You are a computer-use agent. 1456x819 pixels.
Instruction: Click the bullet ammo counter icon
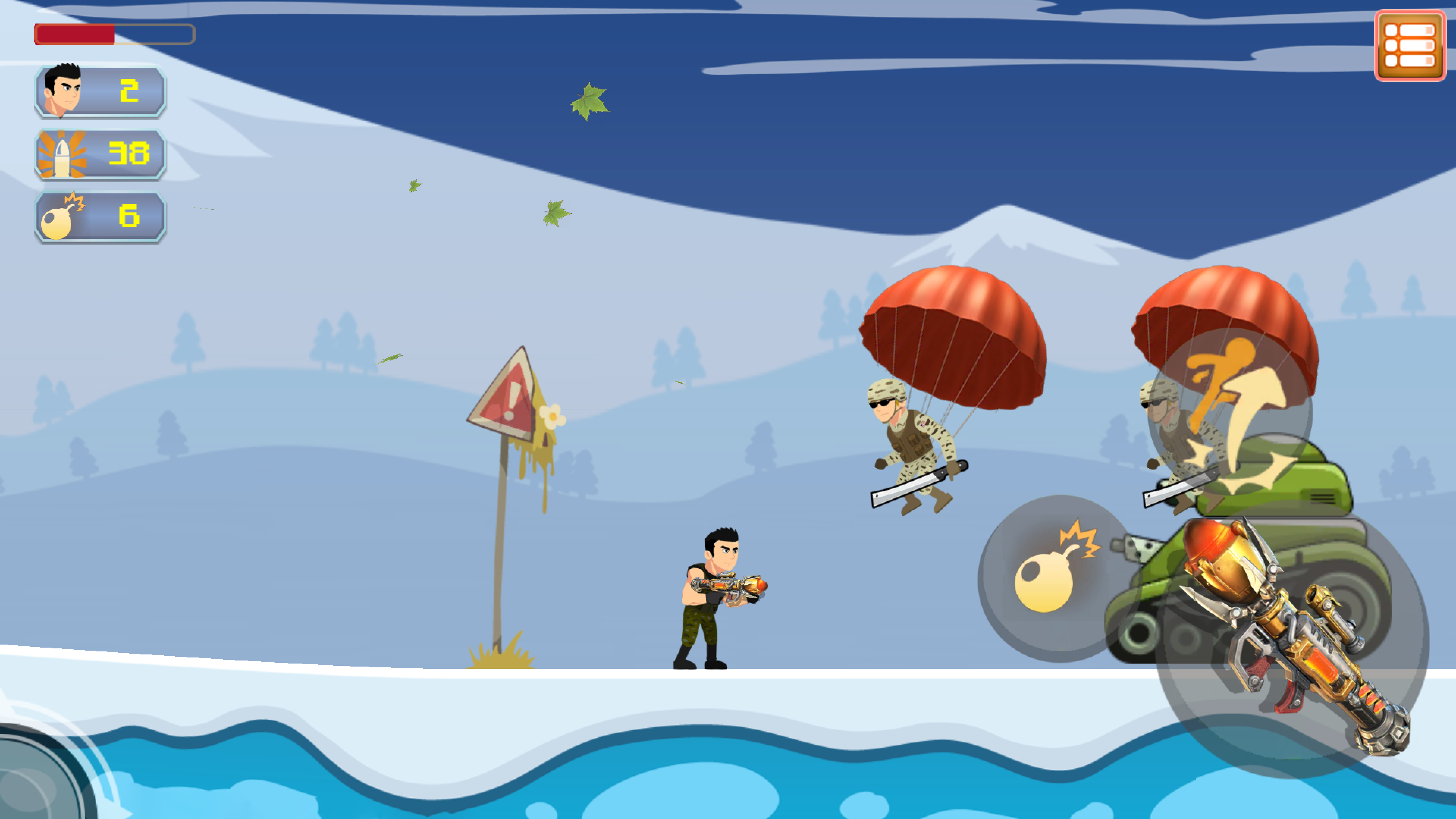[x=64, y=154]
